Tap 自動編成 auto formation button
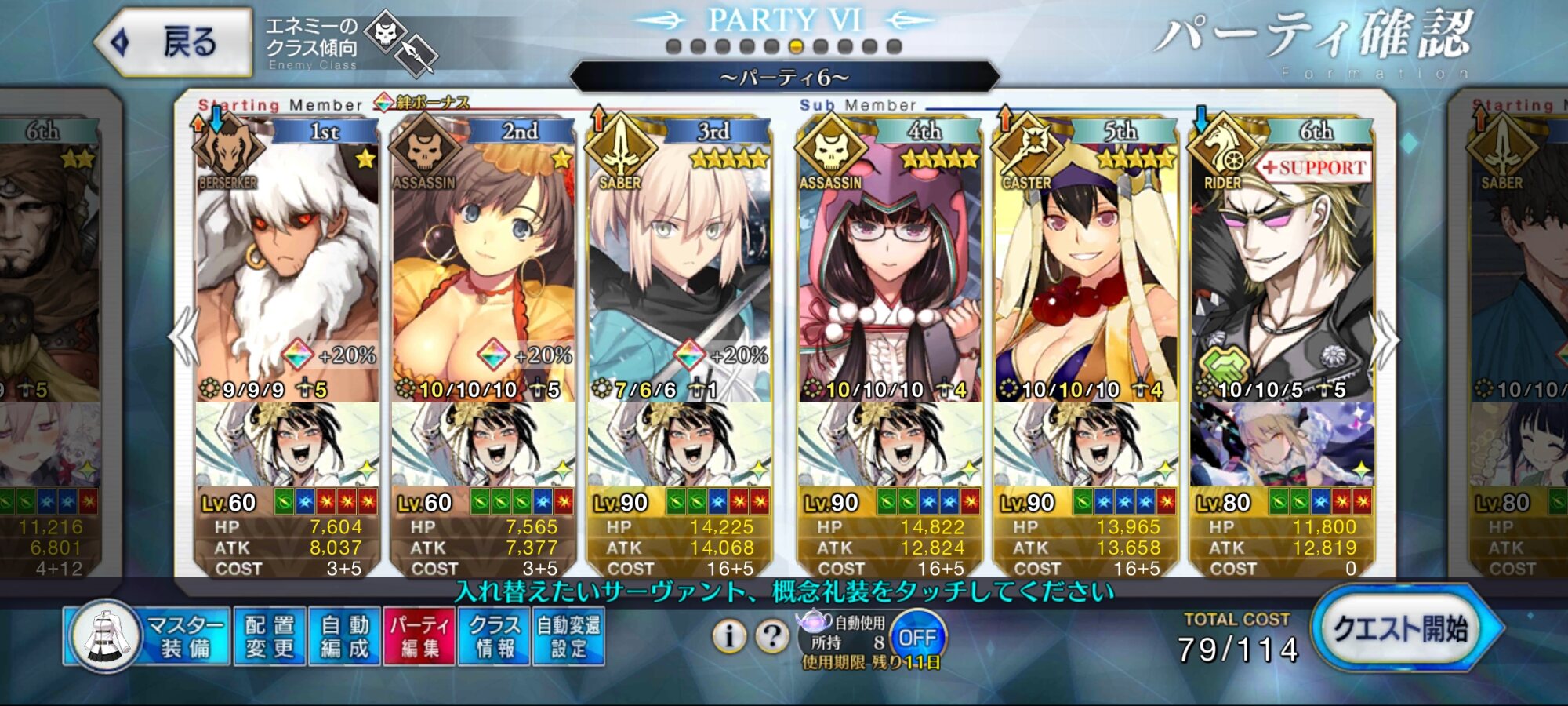The image size is (1568, 706). (x=344, y=636)
